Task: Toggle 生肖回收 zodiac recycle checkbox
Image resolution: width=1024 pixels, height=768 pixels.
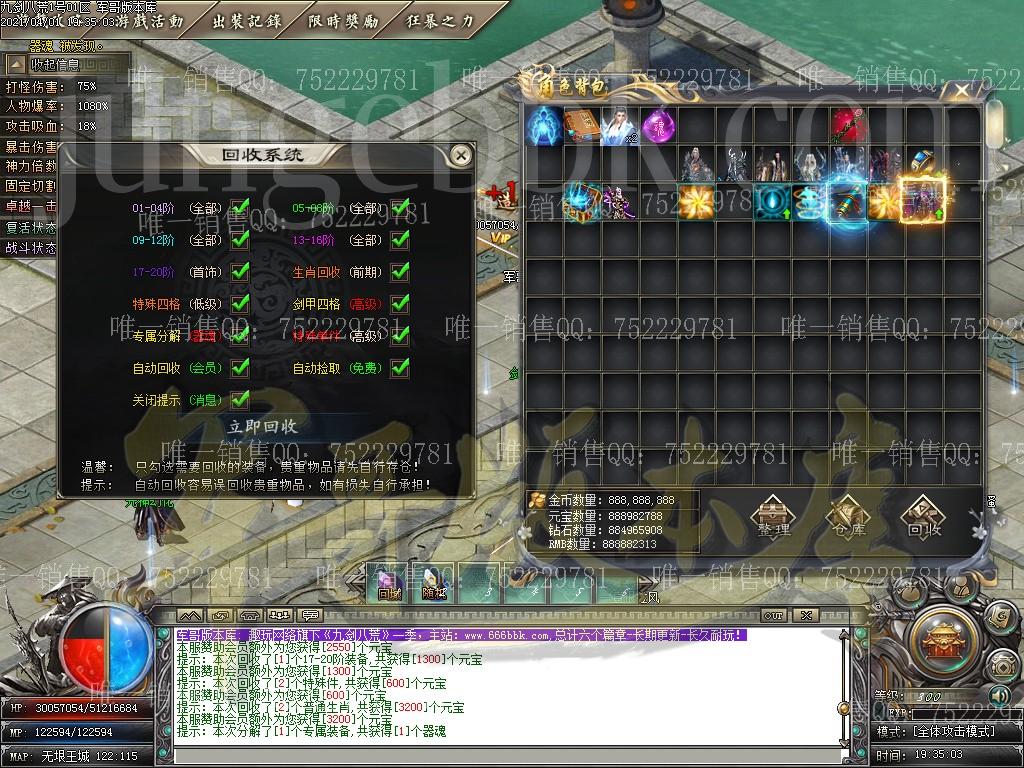Action: [x=400, y=272]
